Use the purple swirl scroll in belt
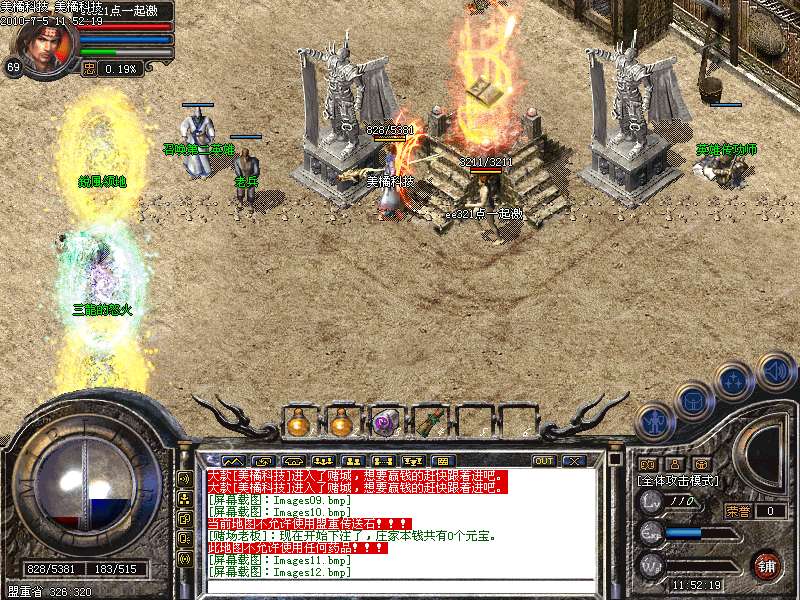The height and width of the screenshot is (600, 800). tap(385, 423)
